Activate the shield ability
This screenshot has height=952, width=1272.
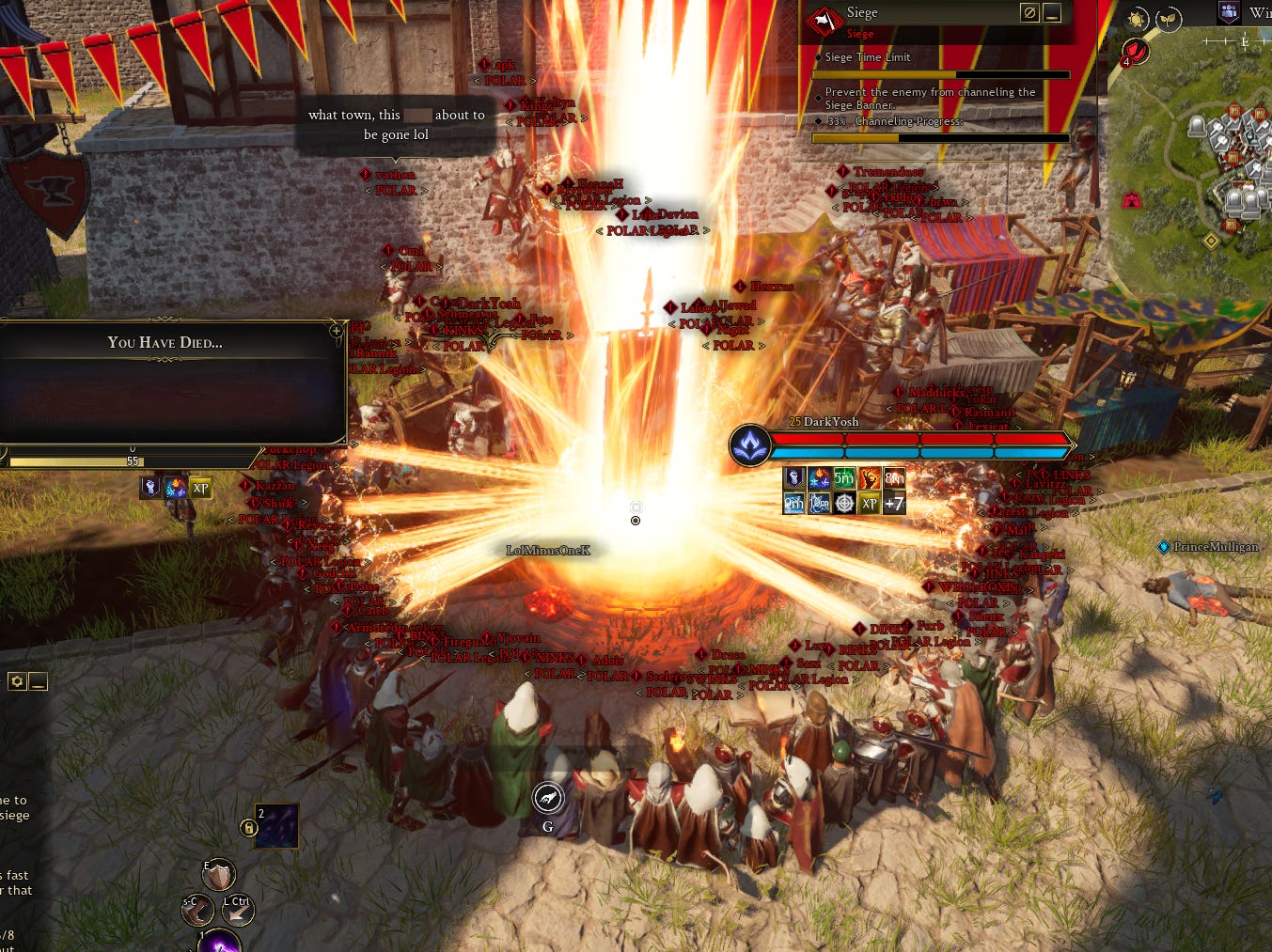pyautogui.click(x=218, y=876)
